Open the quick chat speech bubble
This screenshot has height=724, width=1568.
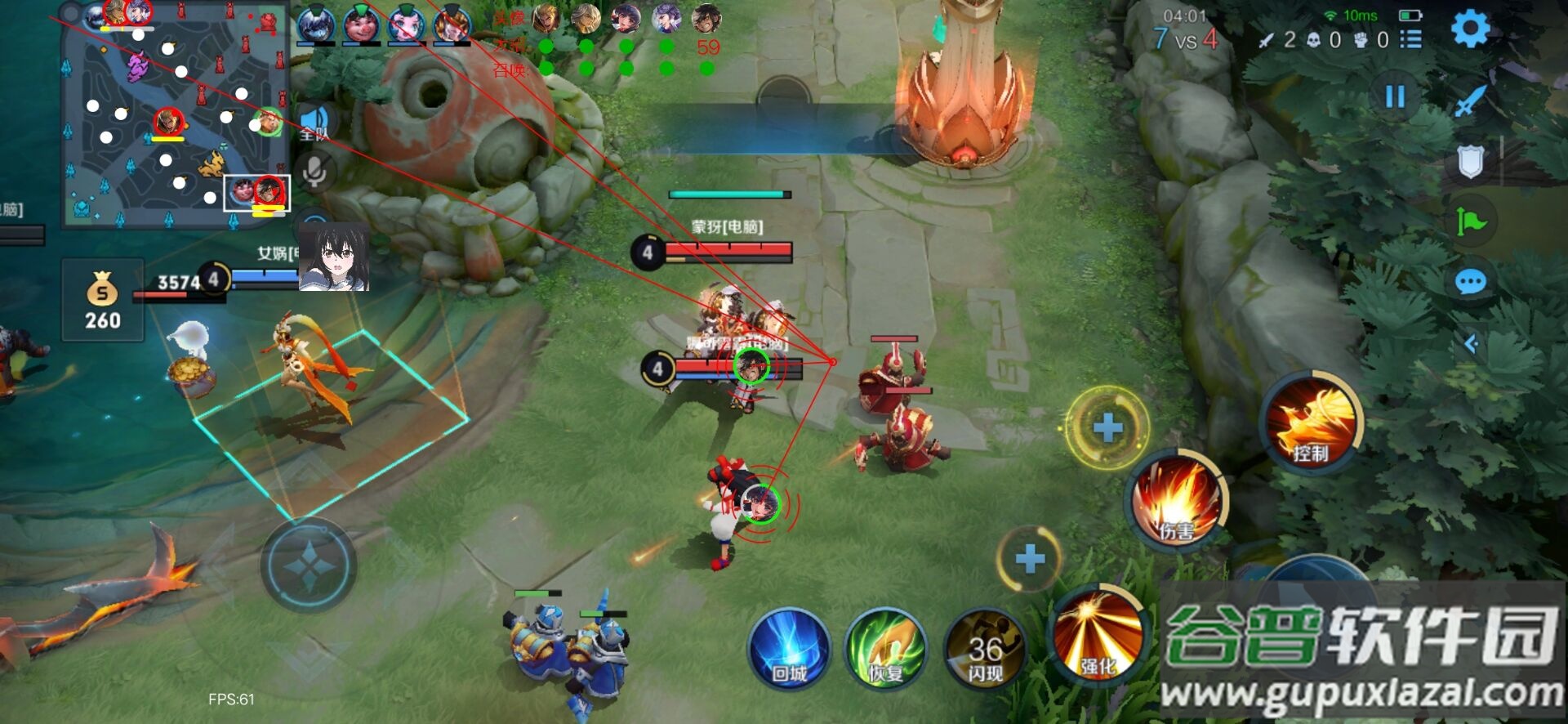point(1471,283)
